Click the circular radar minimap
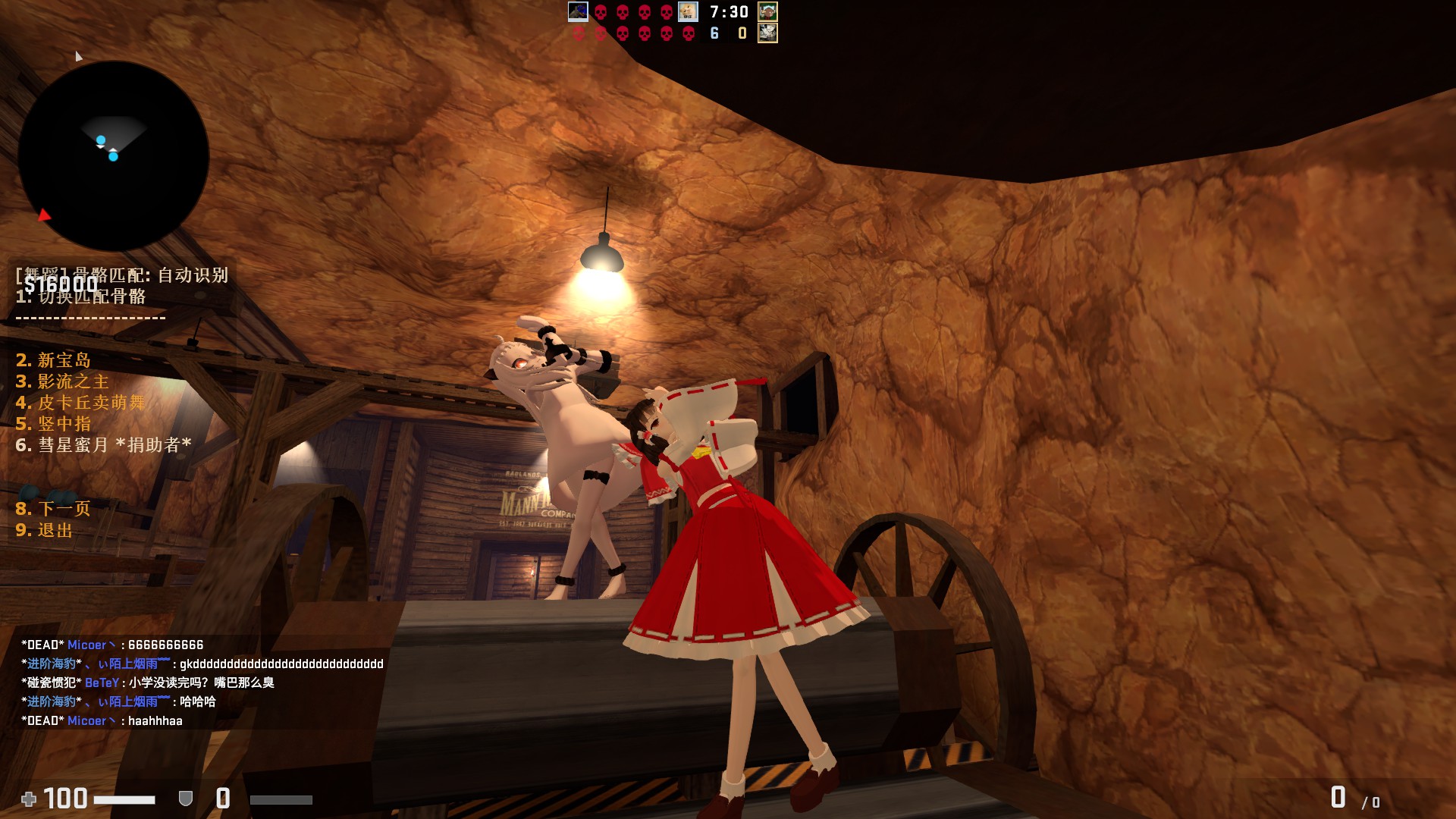 click(x=114, y=156)
